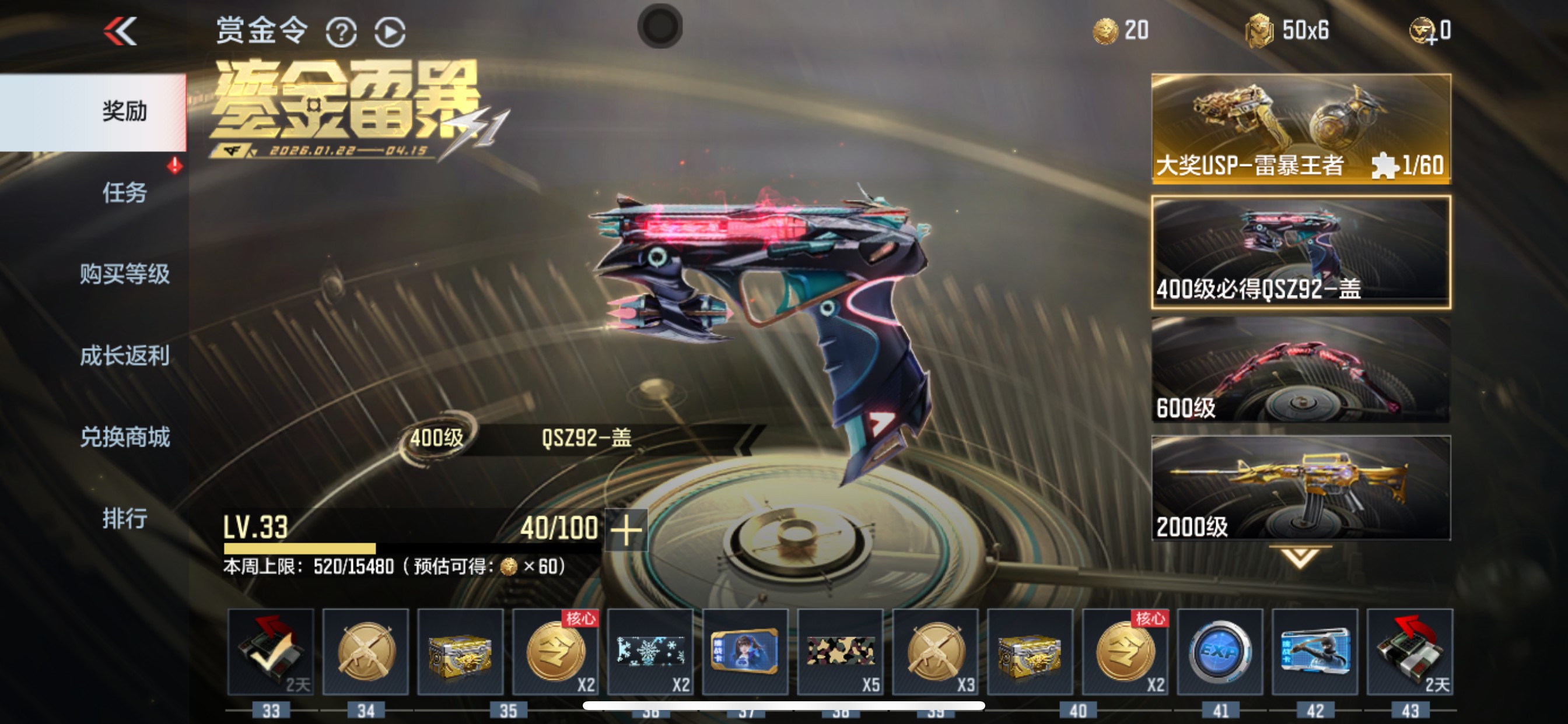
Task: Open the 兑换商城 tab
Action: (x=125, y=437)
